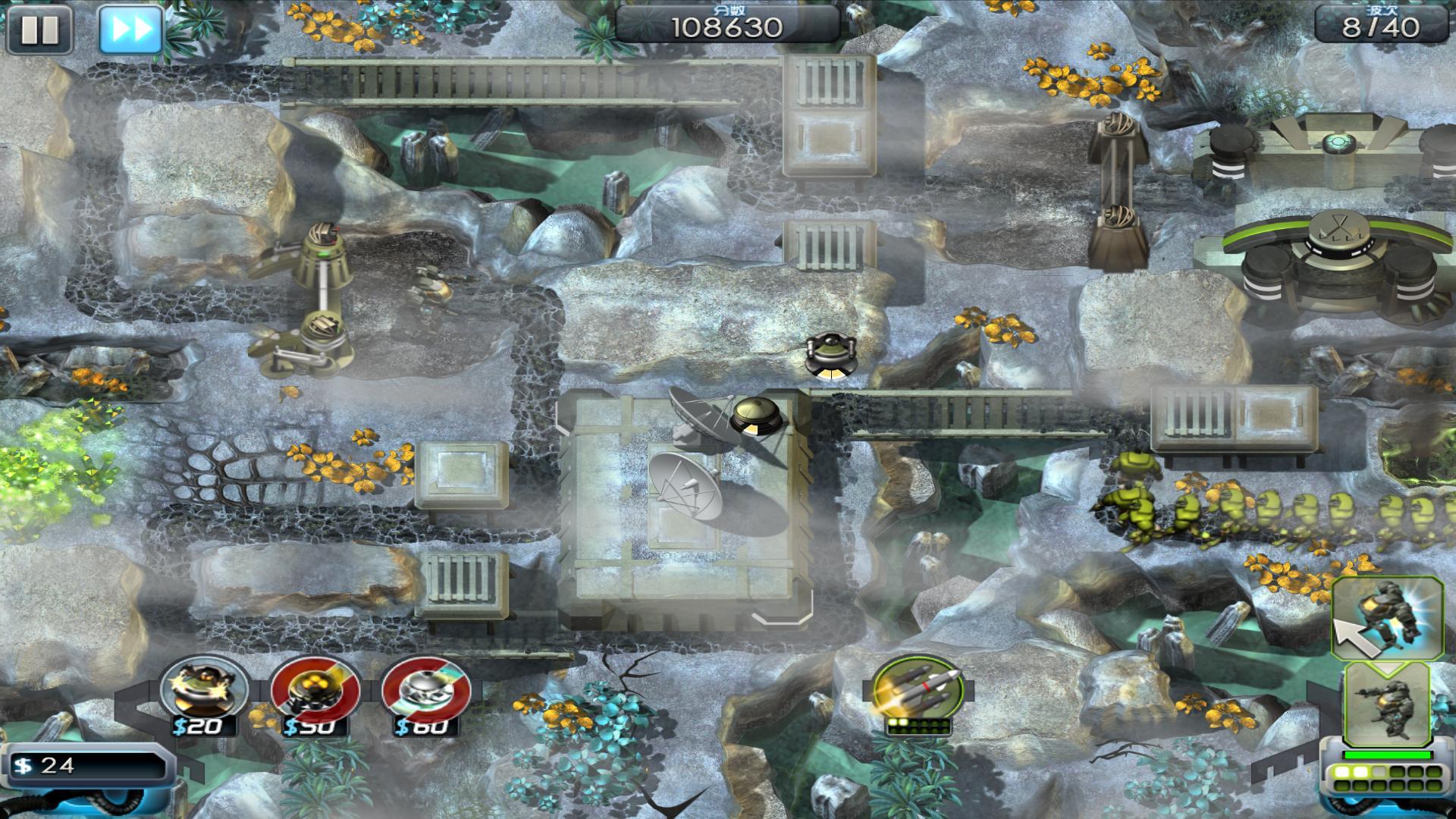Select the mech hero portrait
Screen dimensions: 1456x819
click(x=1386, y=707)
